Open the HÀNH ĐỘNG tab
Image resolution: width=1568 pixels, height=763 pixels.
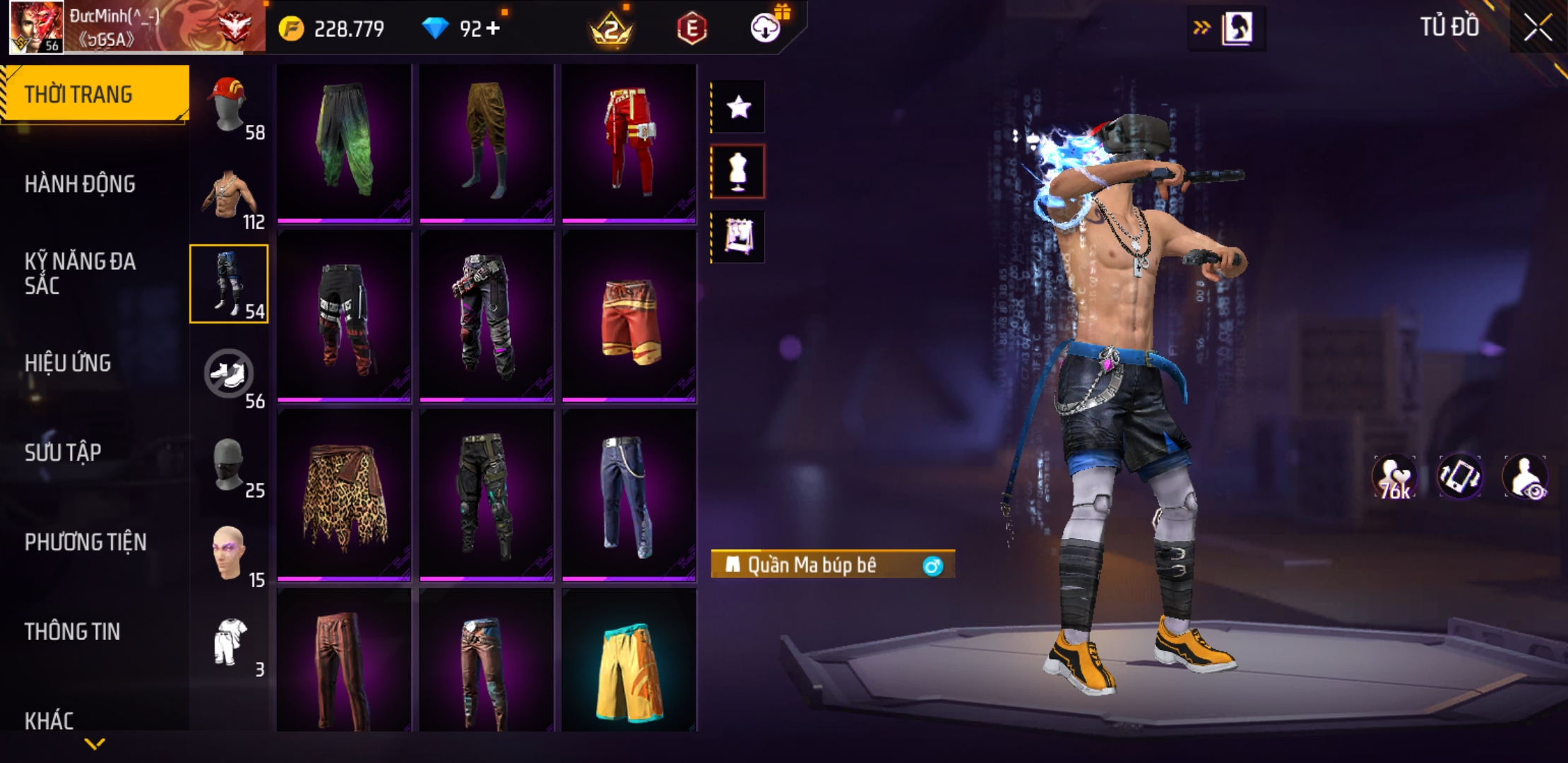tap(80, 184)
